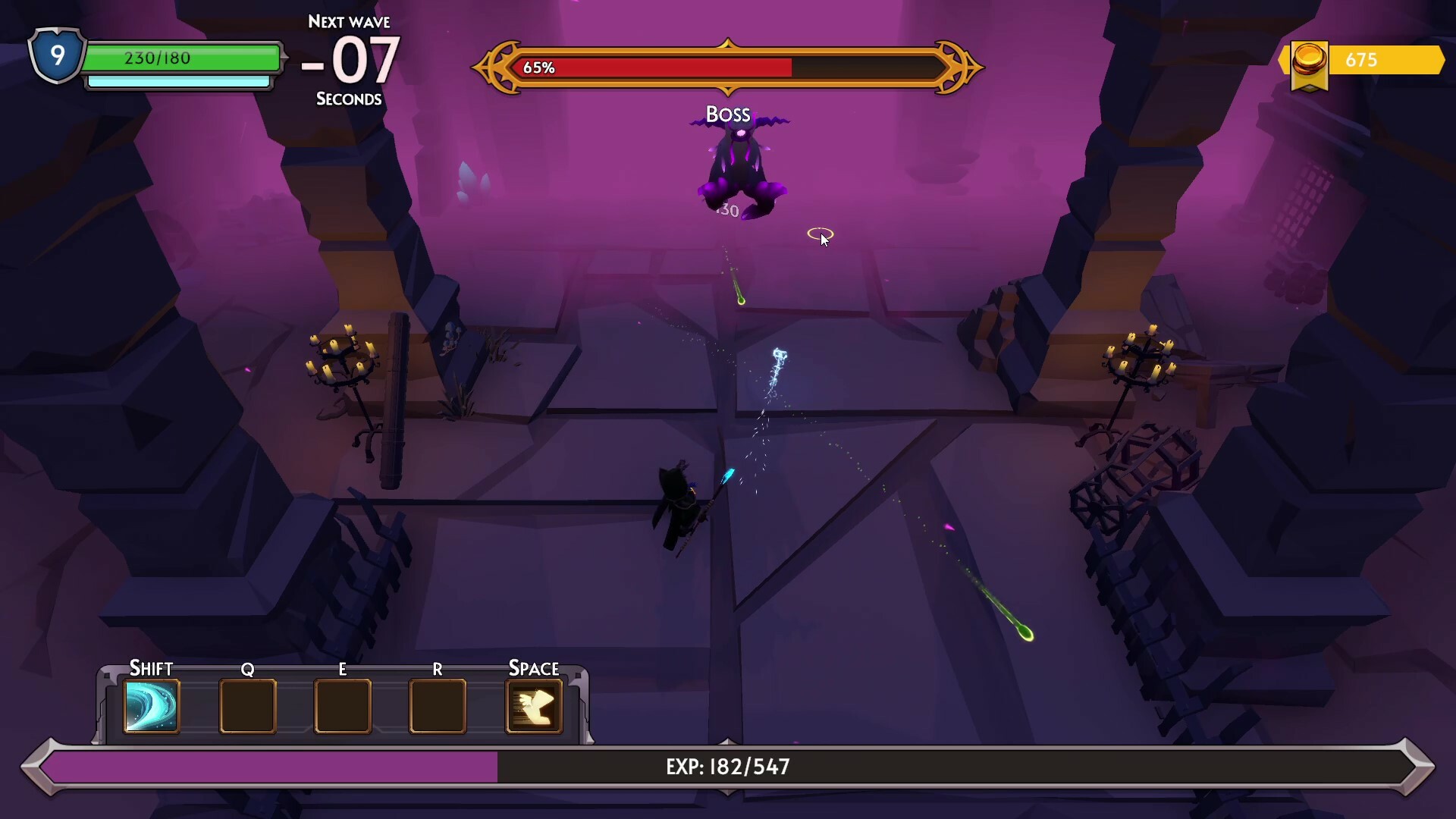The width and height of the screenshot is (1456, 819).
Task: Click the gold total reading 675
Action: (x=1361, y=60)
